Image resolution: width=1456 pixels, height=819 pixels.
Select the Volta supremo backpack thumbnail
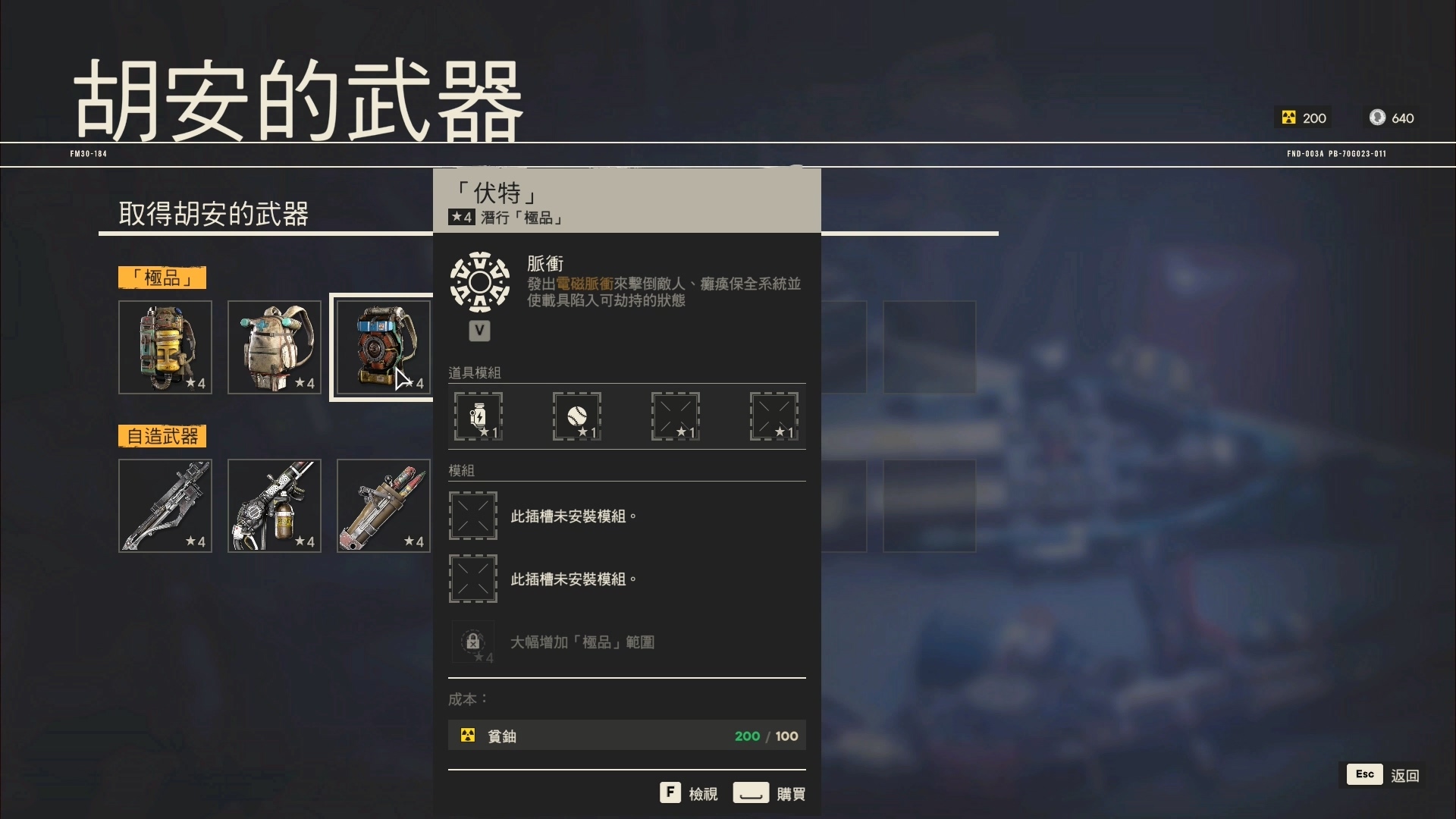click(x=382, y=347)
